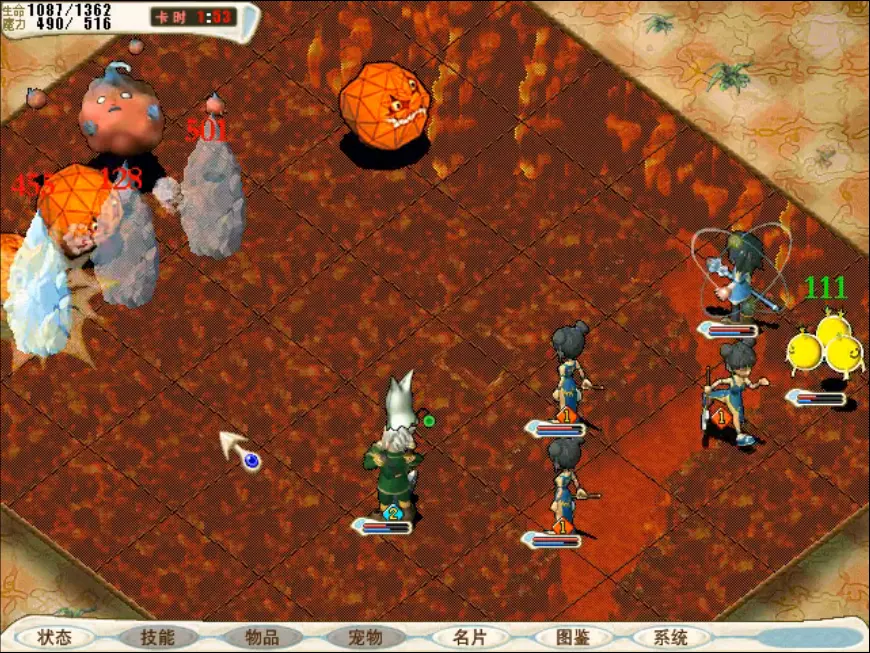Open the 物品 items menu
The image size is (870, 653).
[x=262, y=637]
